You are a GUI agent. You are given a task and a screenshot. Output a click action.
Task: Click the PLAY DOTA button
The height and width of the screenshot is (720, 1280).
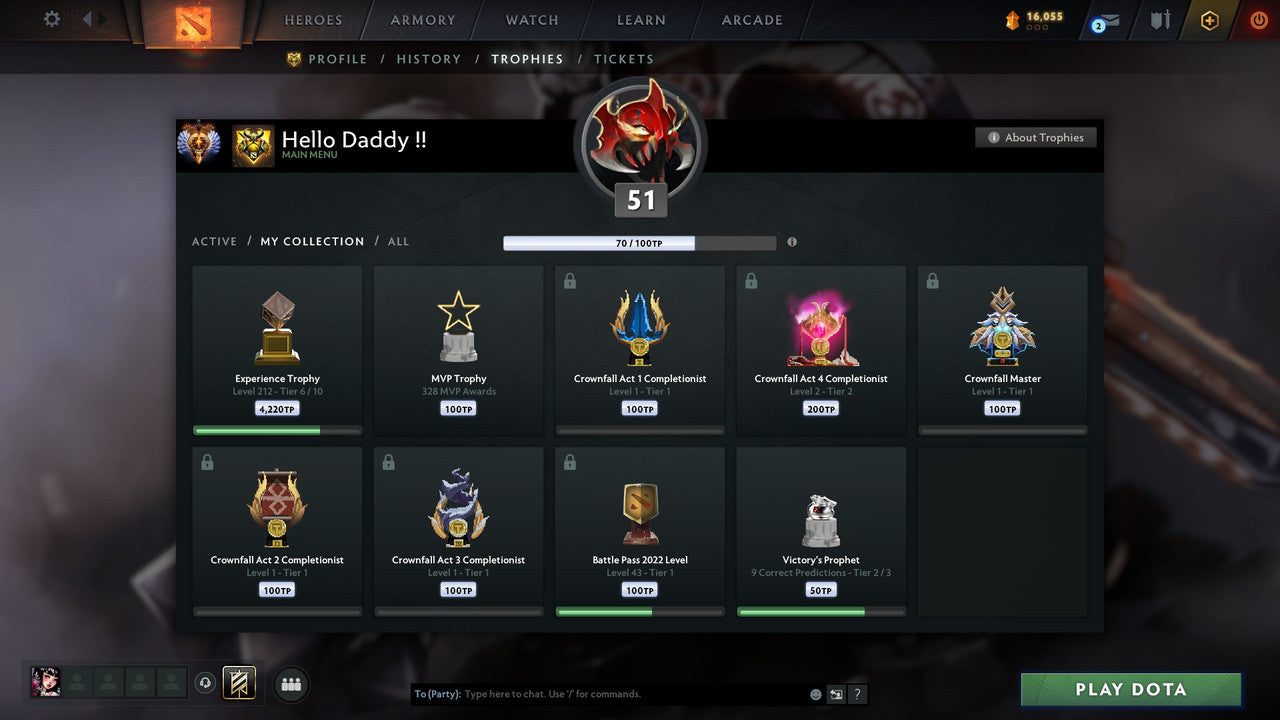[1130, 689]
